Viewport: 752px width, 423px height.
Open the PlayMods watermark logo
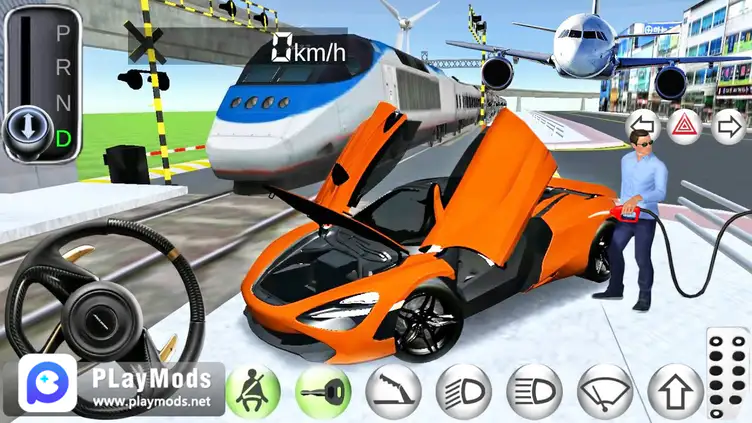(47, 383)
